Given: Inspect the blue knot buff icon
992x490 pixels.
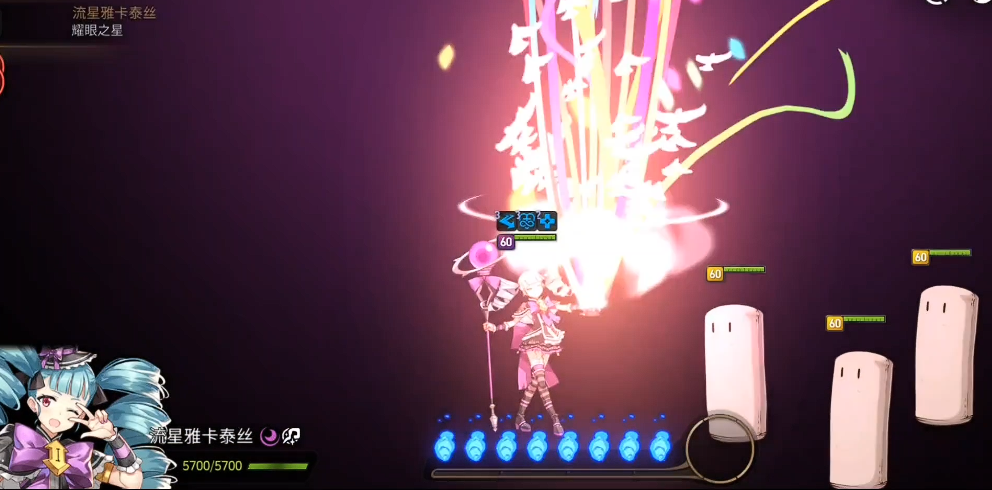Looking at the screenshot, I should tap(527, 221).
